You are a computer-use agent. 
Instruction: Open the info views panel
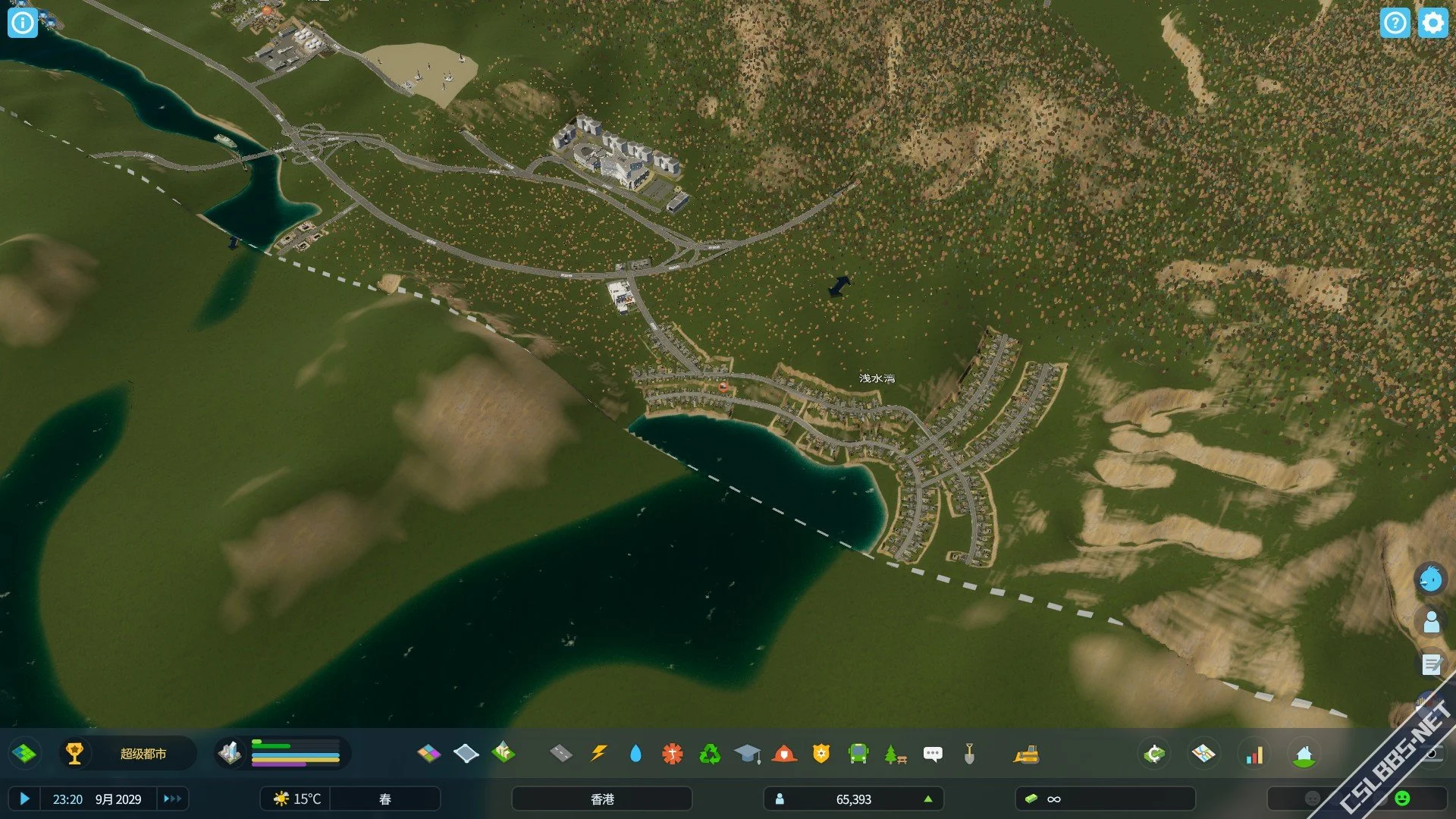(23, 23)
